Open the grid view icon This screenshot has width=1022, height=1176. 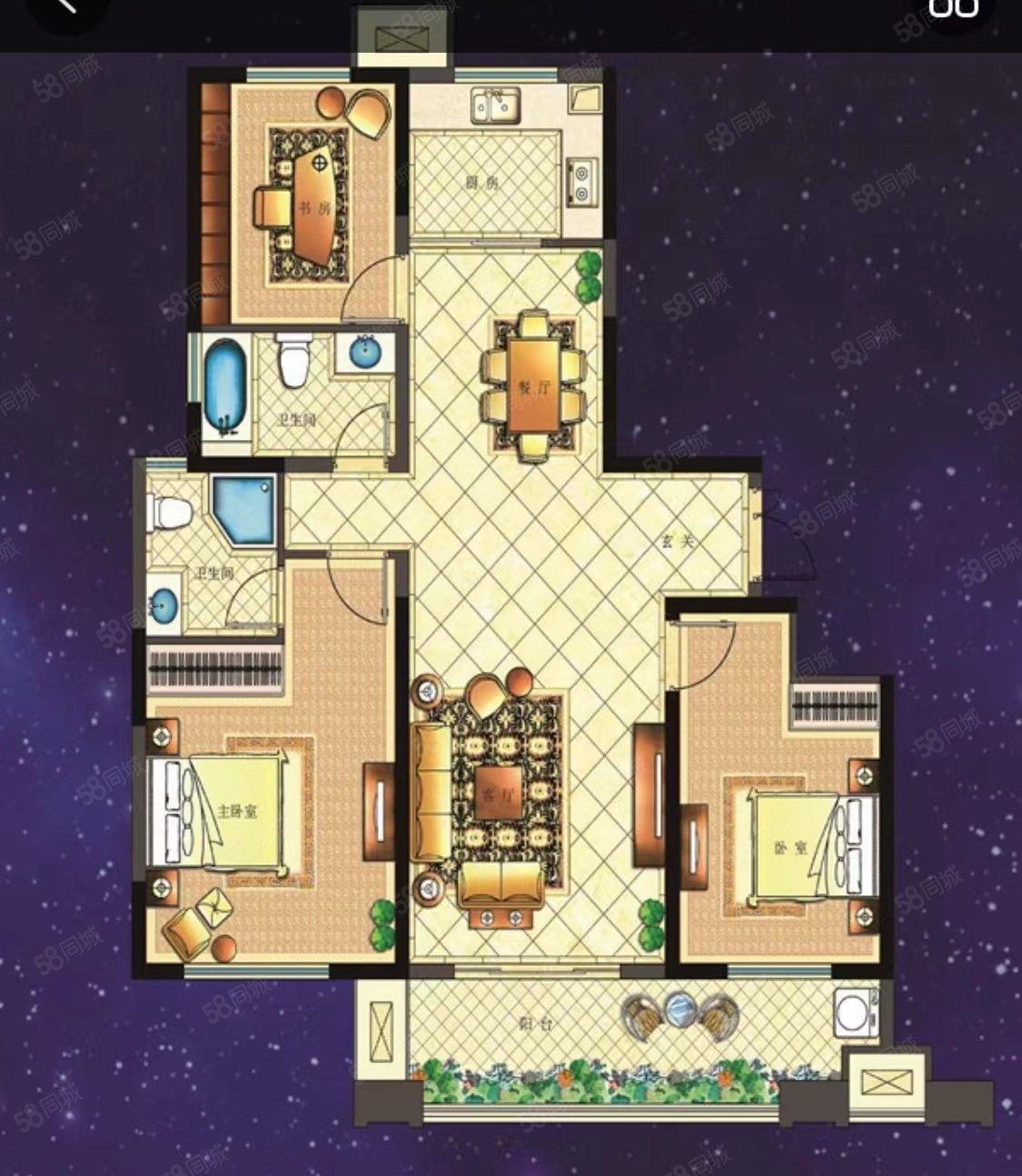(953, 7)
